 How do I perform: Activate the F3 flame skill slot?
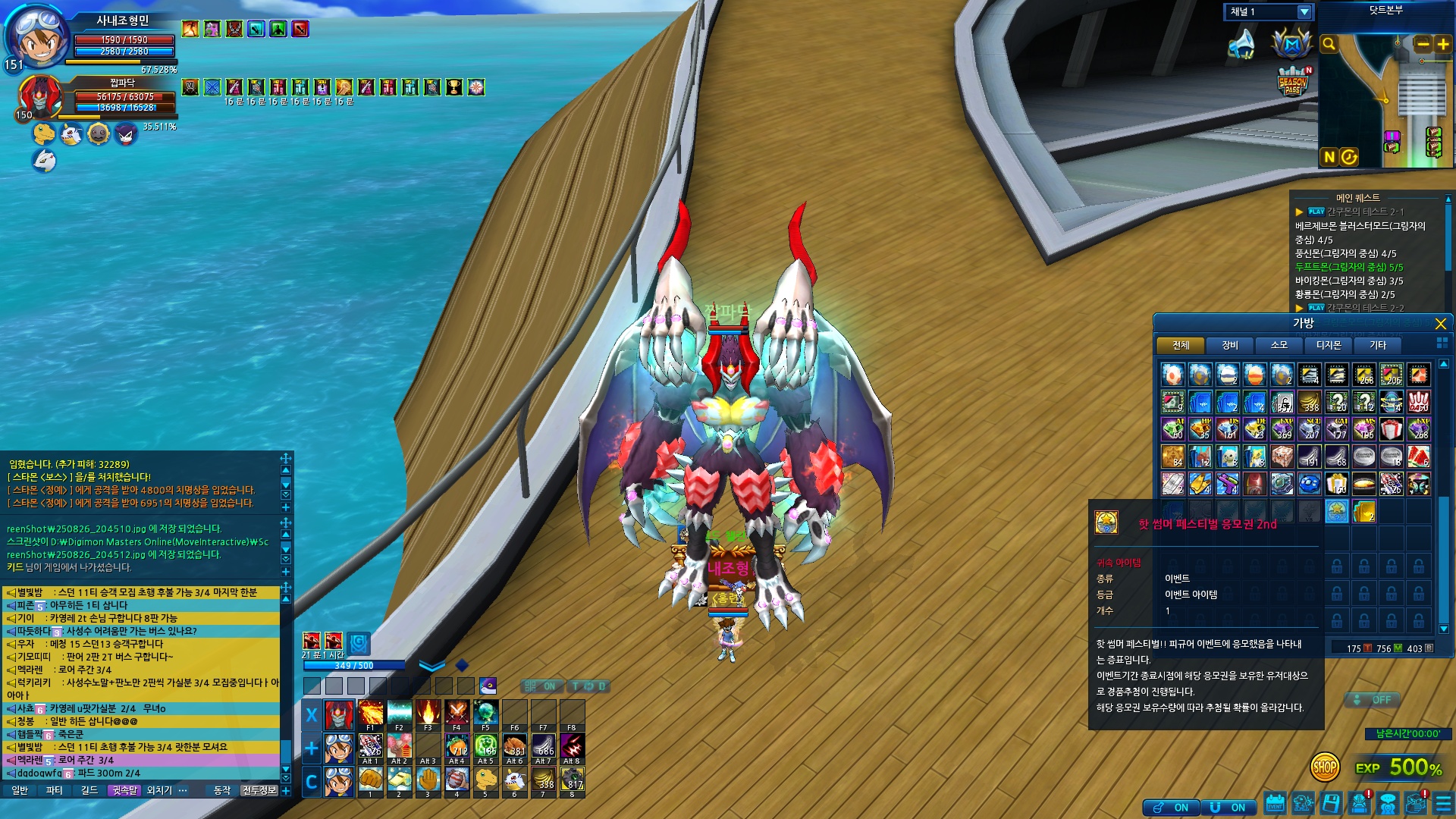coord(428,714)
